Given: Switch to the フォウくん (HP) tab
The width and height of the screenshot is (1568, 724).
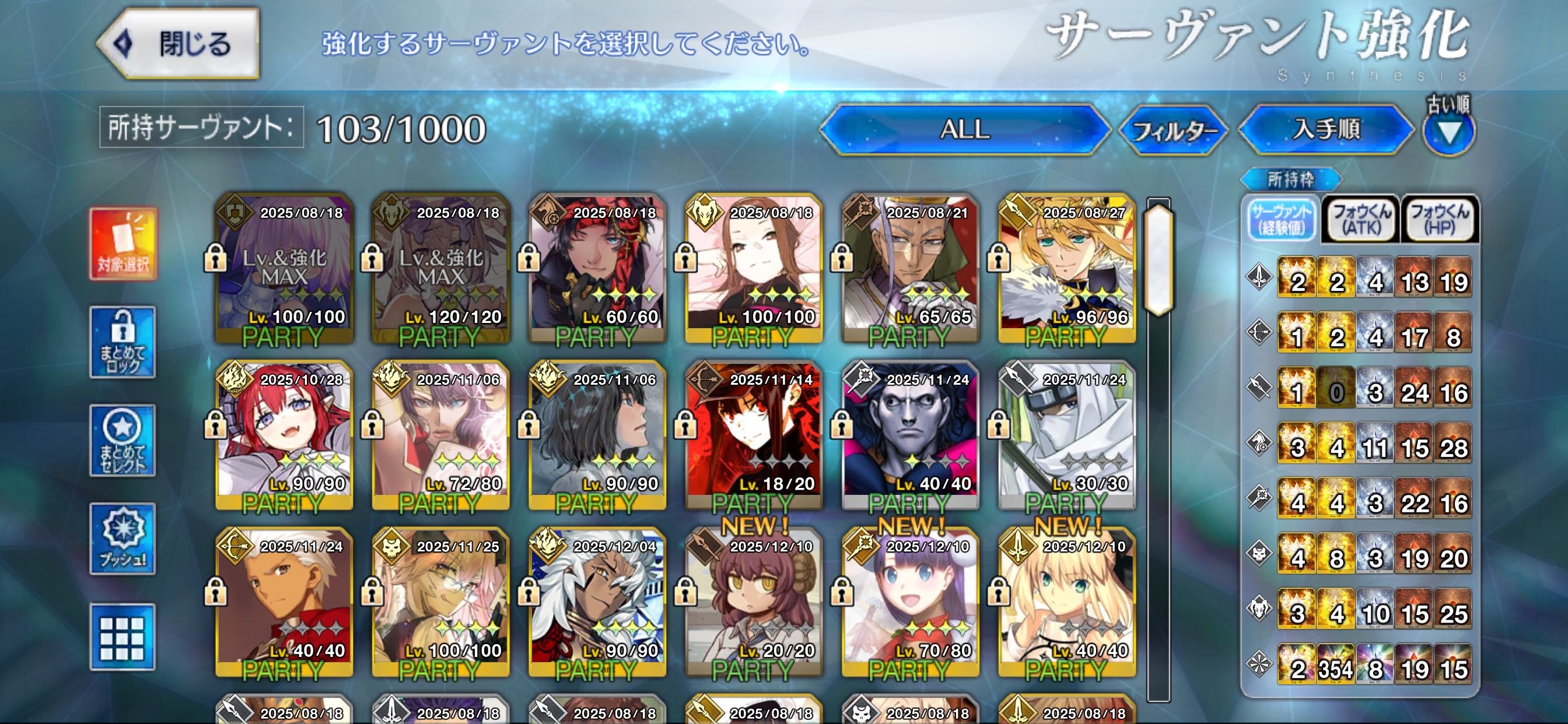Looking at the screenshot, I should click(x=1440, y=220).
